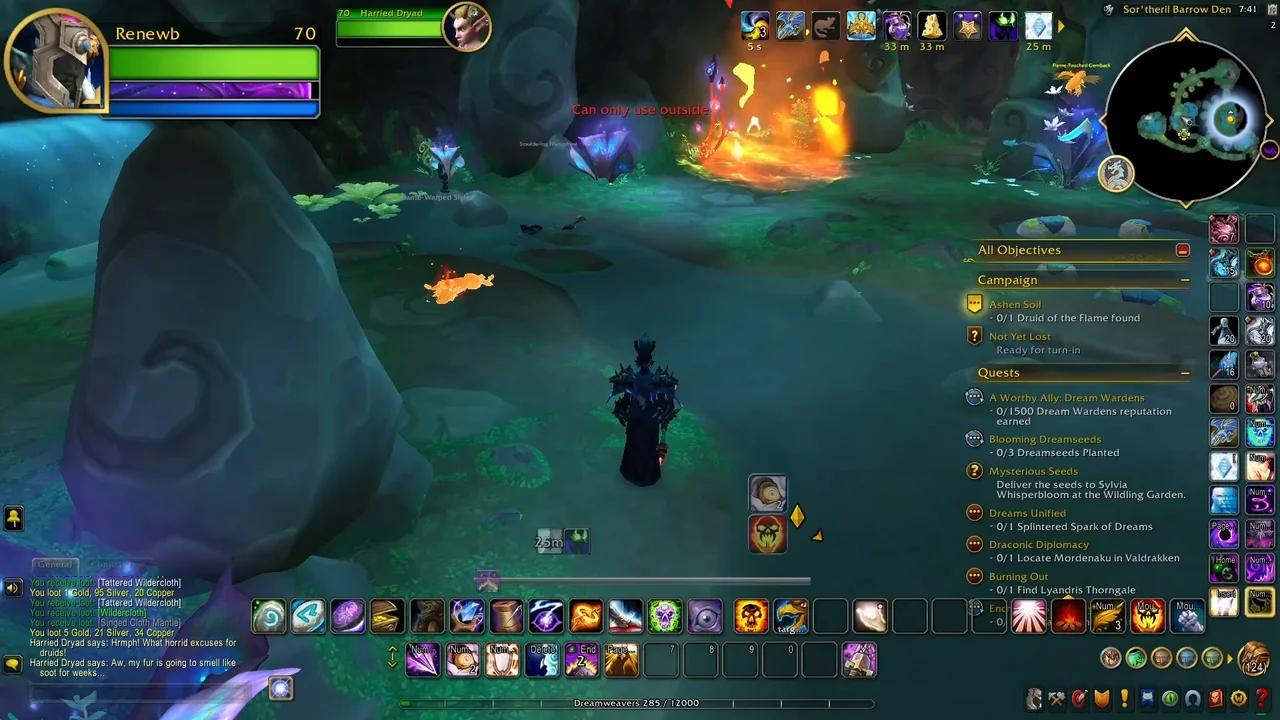Collapse the Campaign quest section
Viewport: 1280px width, 720px height.
[x=1186, y=279]
